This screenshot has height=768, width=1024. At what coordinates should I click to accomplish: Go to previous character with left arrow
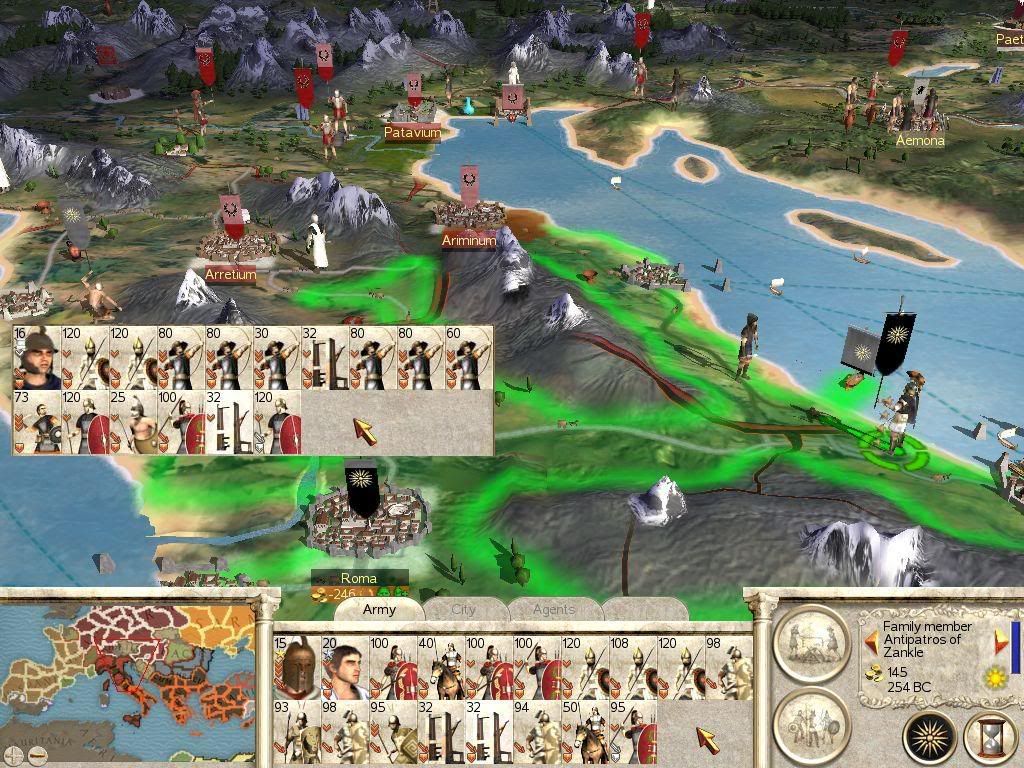click(x=871, y=641)
